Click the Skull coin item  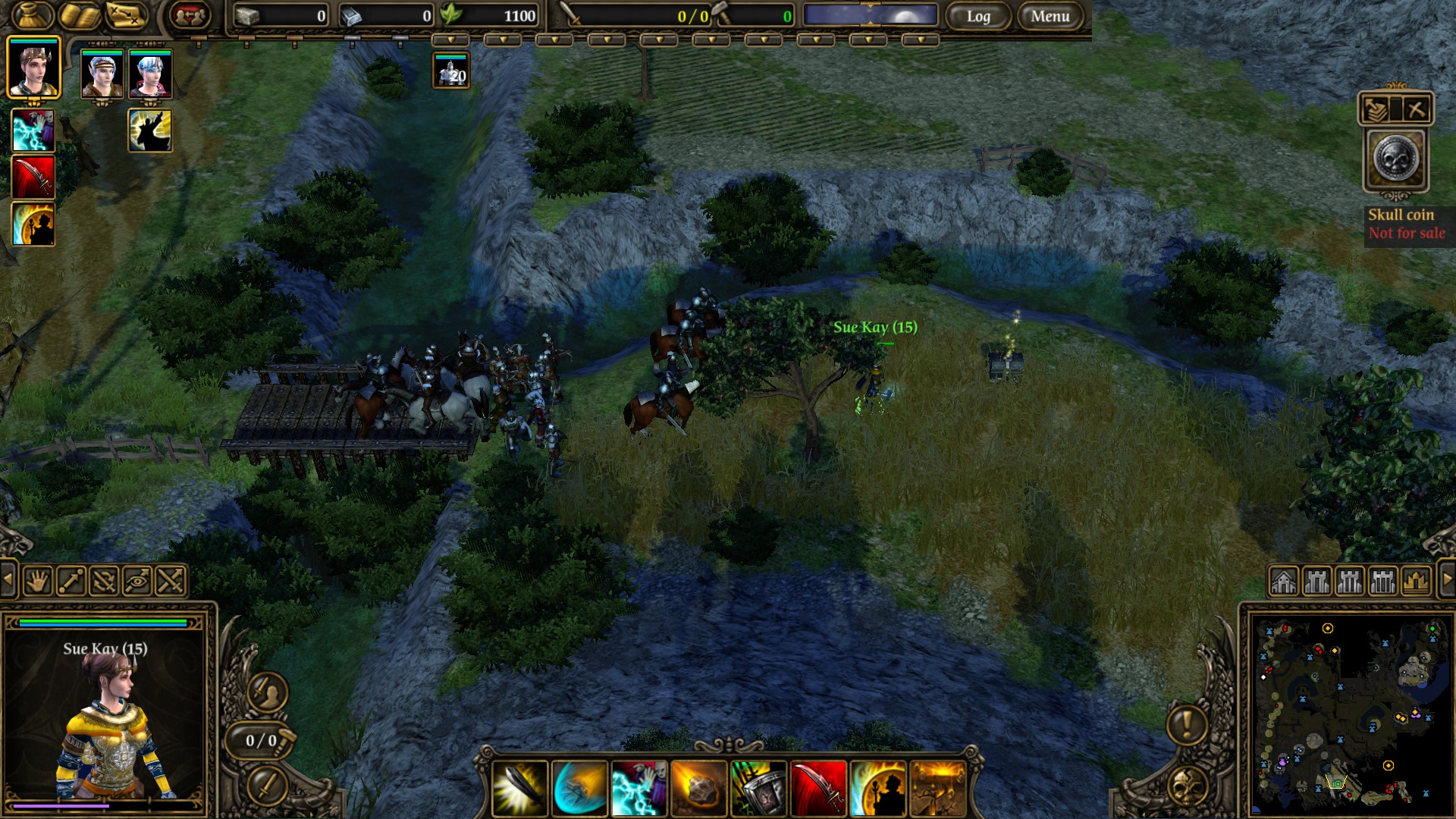click(x=1396, y=159)
